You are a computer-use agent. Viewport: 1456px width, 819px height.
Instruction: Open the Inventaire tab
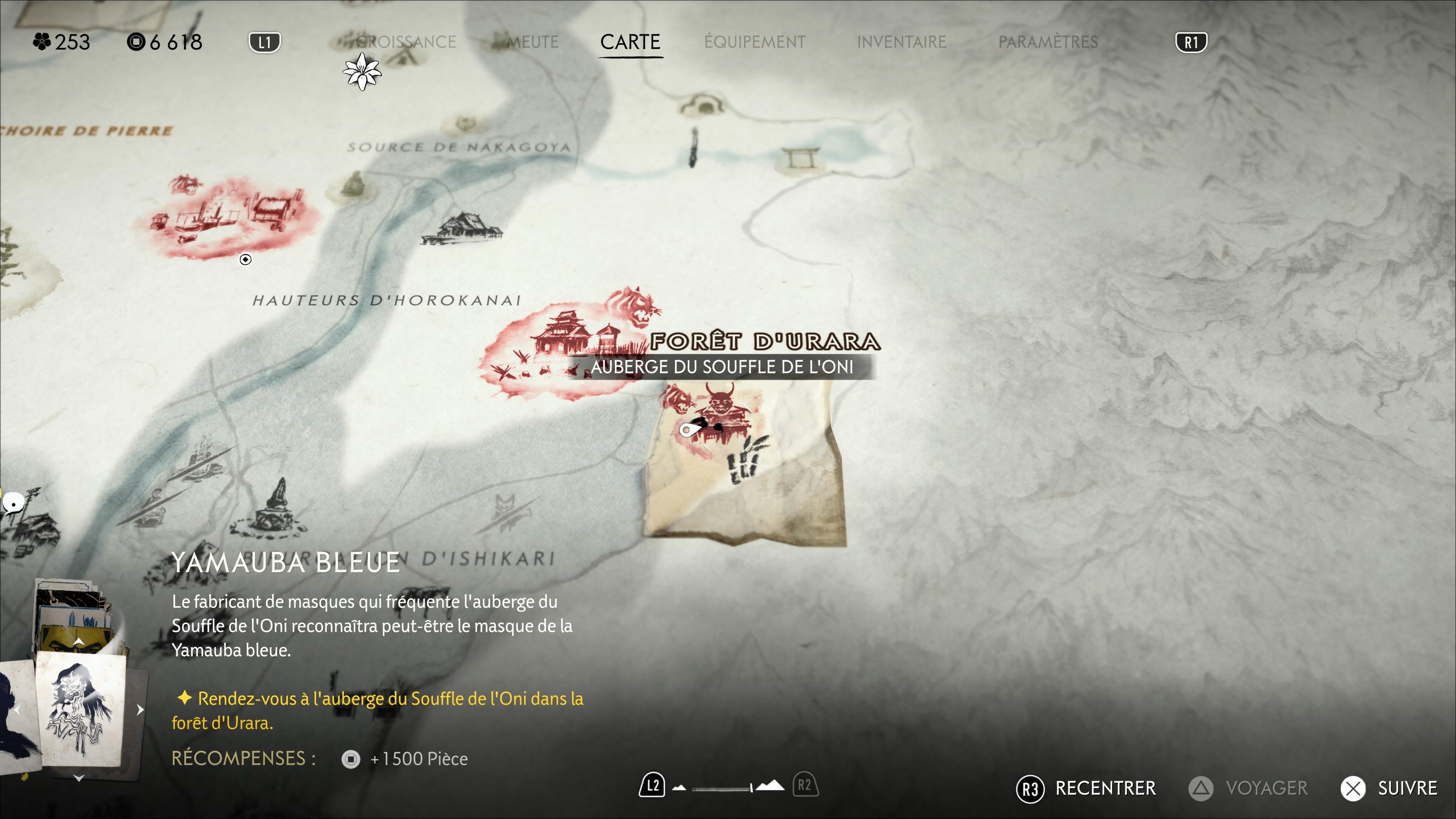(x=901, y=42)
